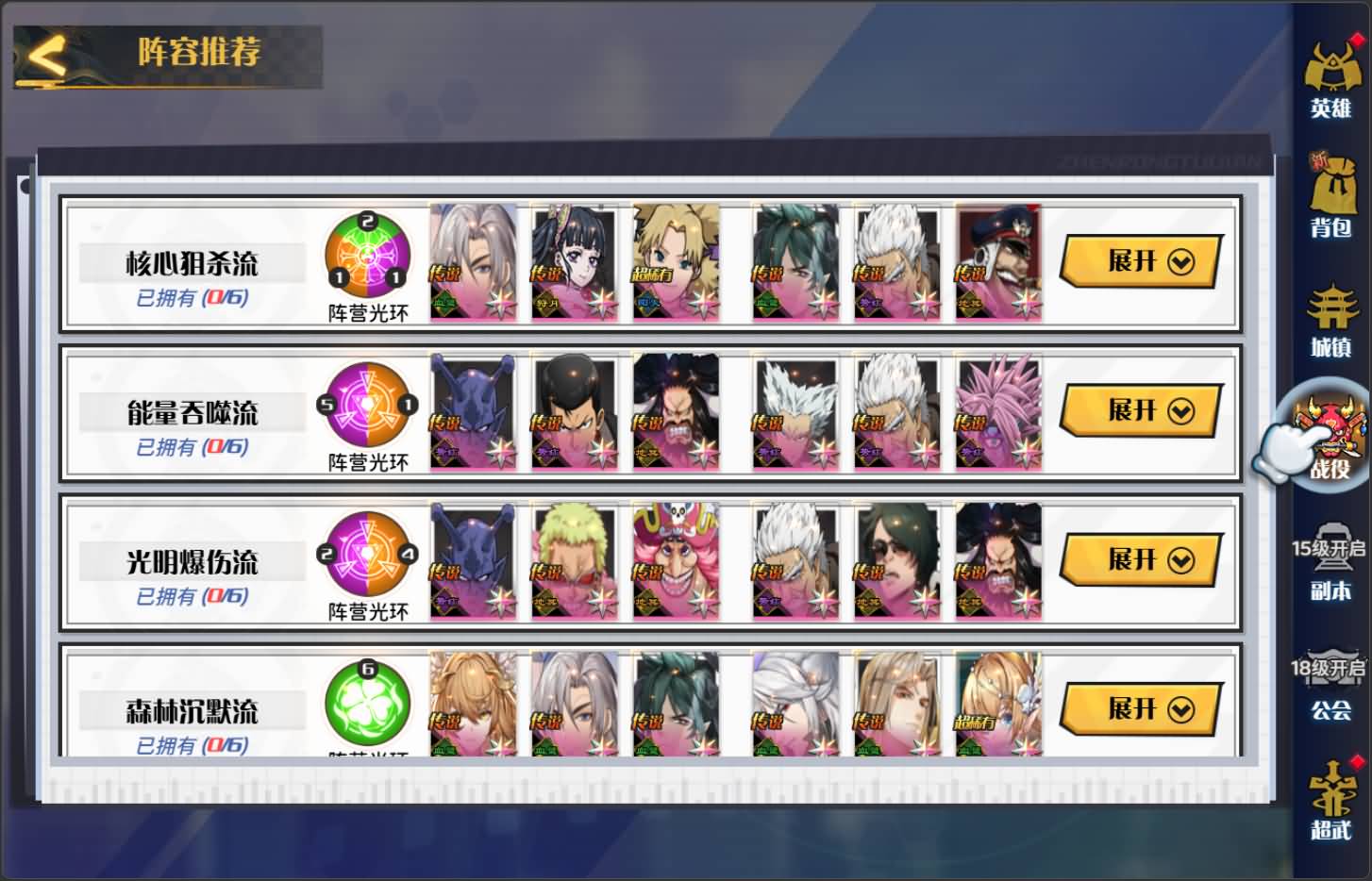Expand the 光明爆伤流 lineup details
1372x881 pixels.
(1139, 559)
